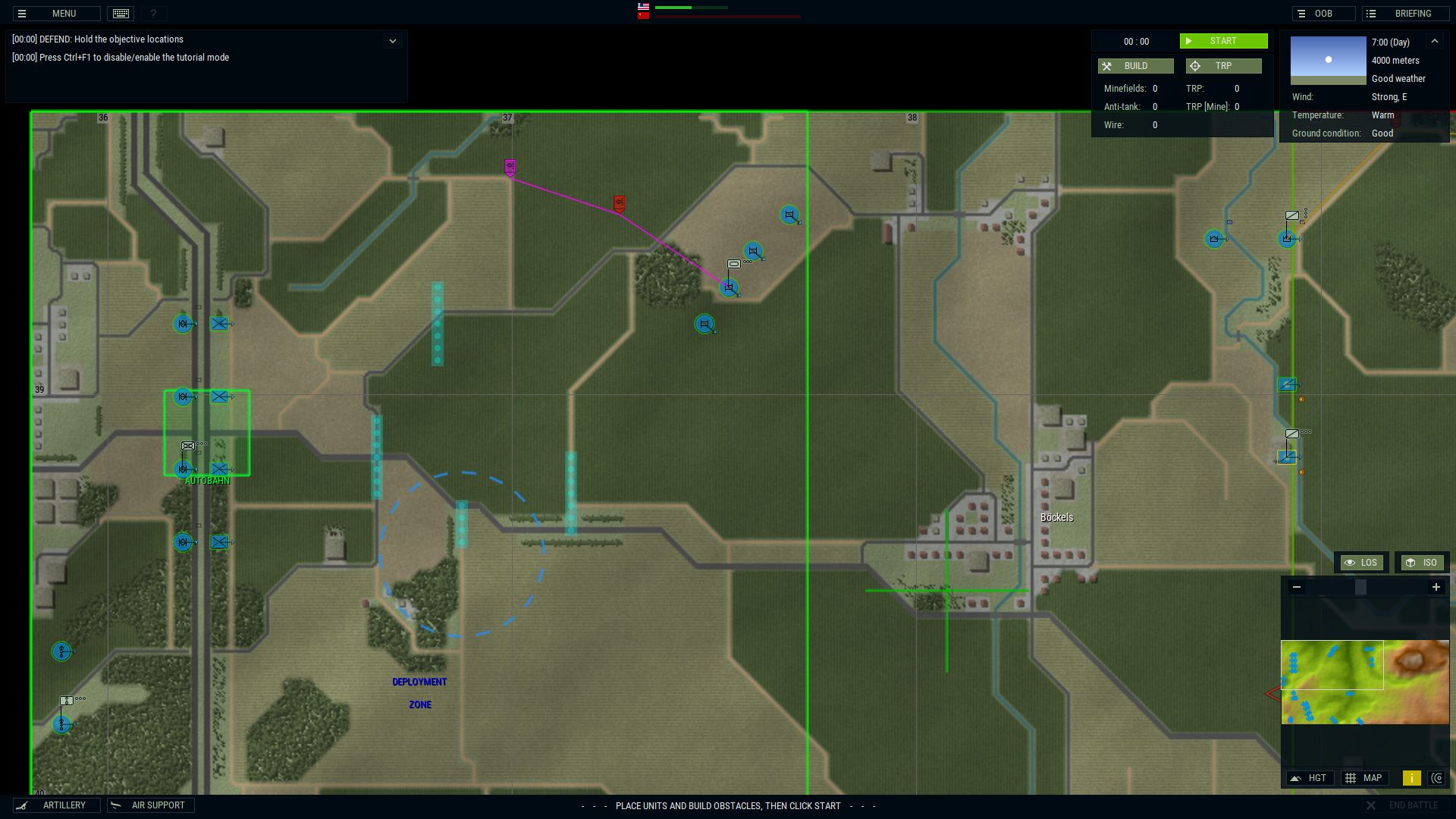The height and width of the screenshot is (819, 1456).
Task: Click the help question mark icon
Action: pyautogui.click(x=153, y=13)
